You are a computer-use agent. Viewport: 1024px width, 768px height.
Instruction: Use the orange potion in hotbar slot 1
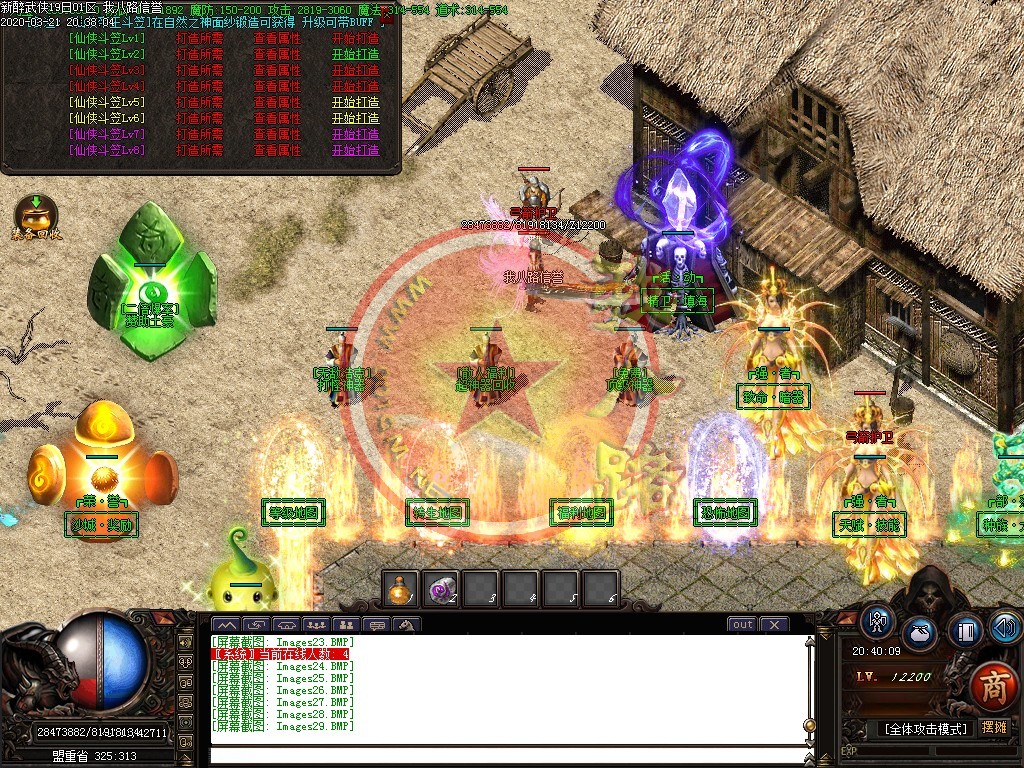tap(401, 589)
